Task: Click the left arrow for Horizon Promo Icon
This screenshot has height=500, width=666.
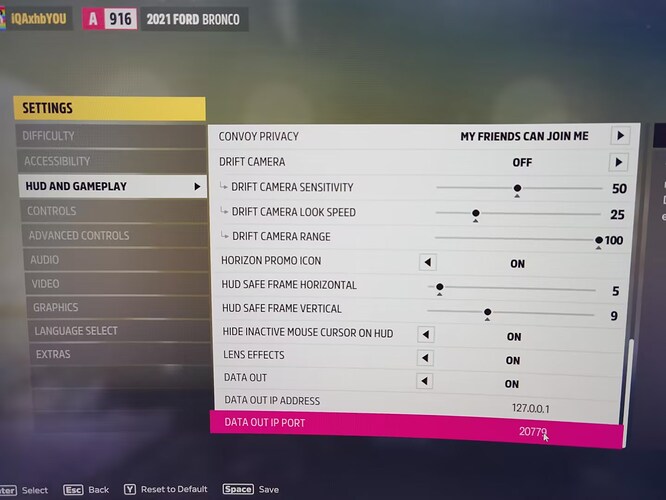Action: 427,262
